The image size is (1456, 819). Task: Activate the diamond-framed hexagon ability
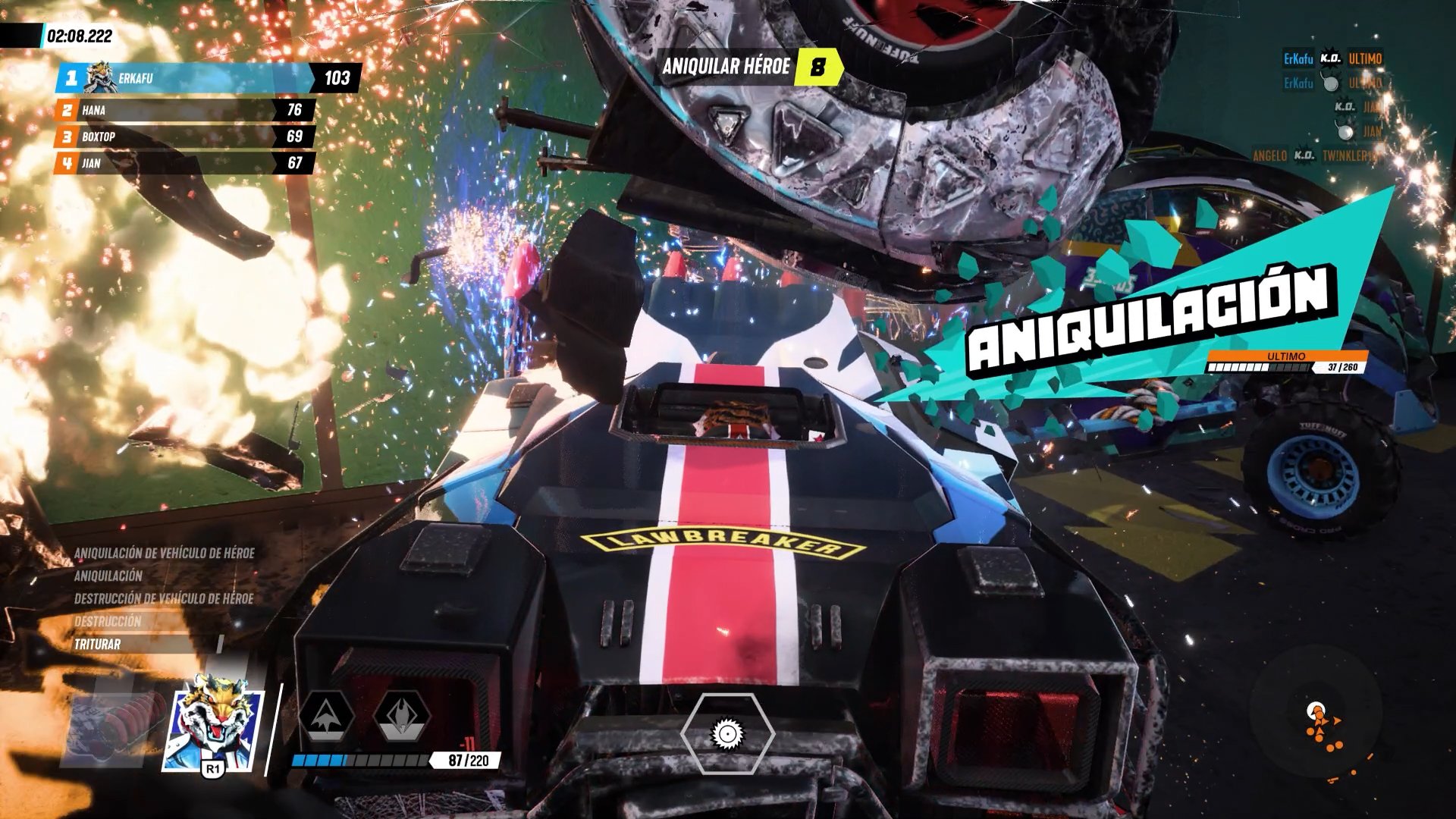click(x=402, y=717)
